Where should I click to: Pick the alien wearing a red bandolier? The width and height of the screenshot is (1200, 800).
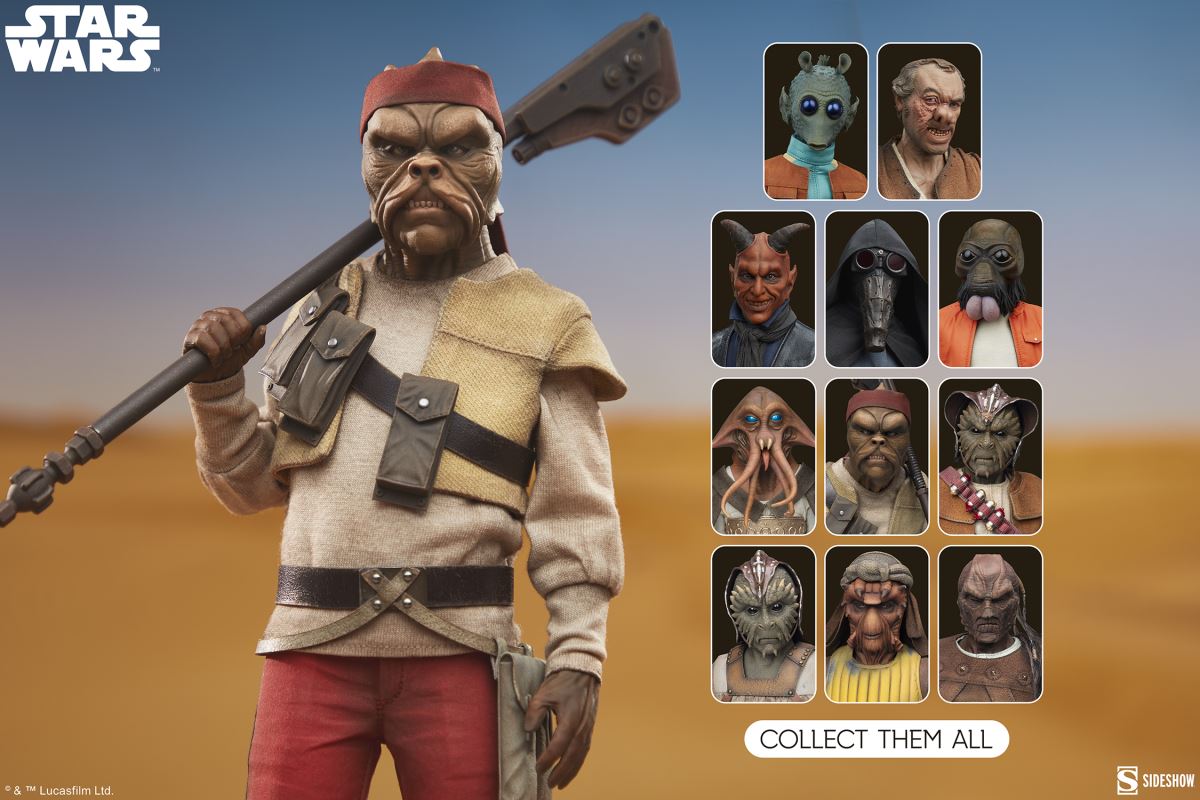click(x=990, y=456)
